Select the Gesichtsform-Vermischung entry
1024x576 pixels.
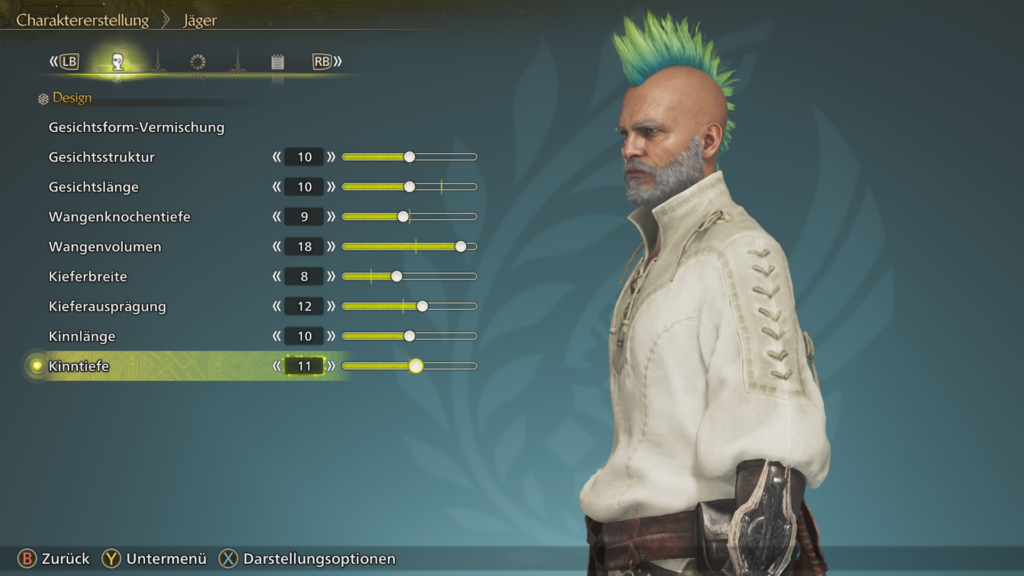tap(136, 127)
